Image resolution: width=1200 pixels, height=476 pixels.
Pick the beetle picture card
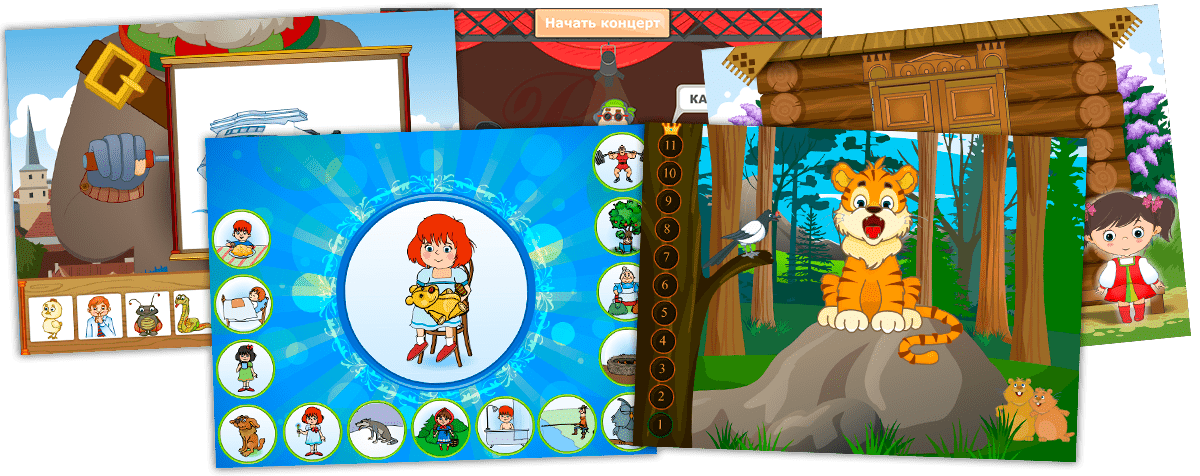pos(145,315)
